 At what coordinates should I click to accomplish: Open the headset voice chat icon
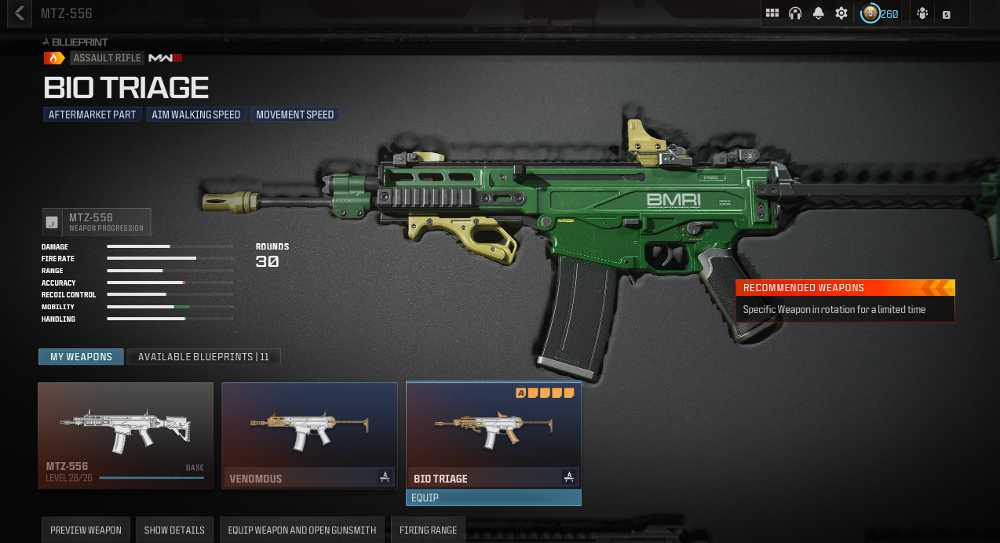796,14
